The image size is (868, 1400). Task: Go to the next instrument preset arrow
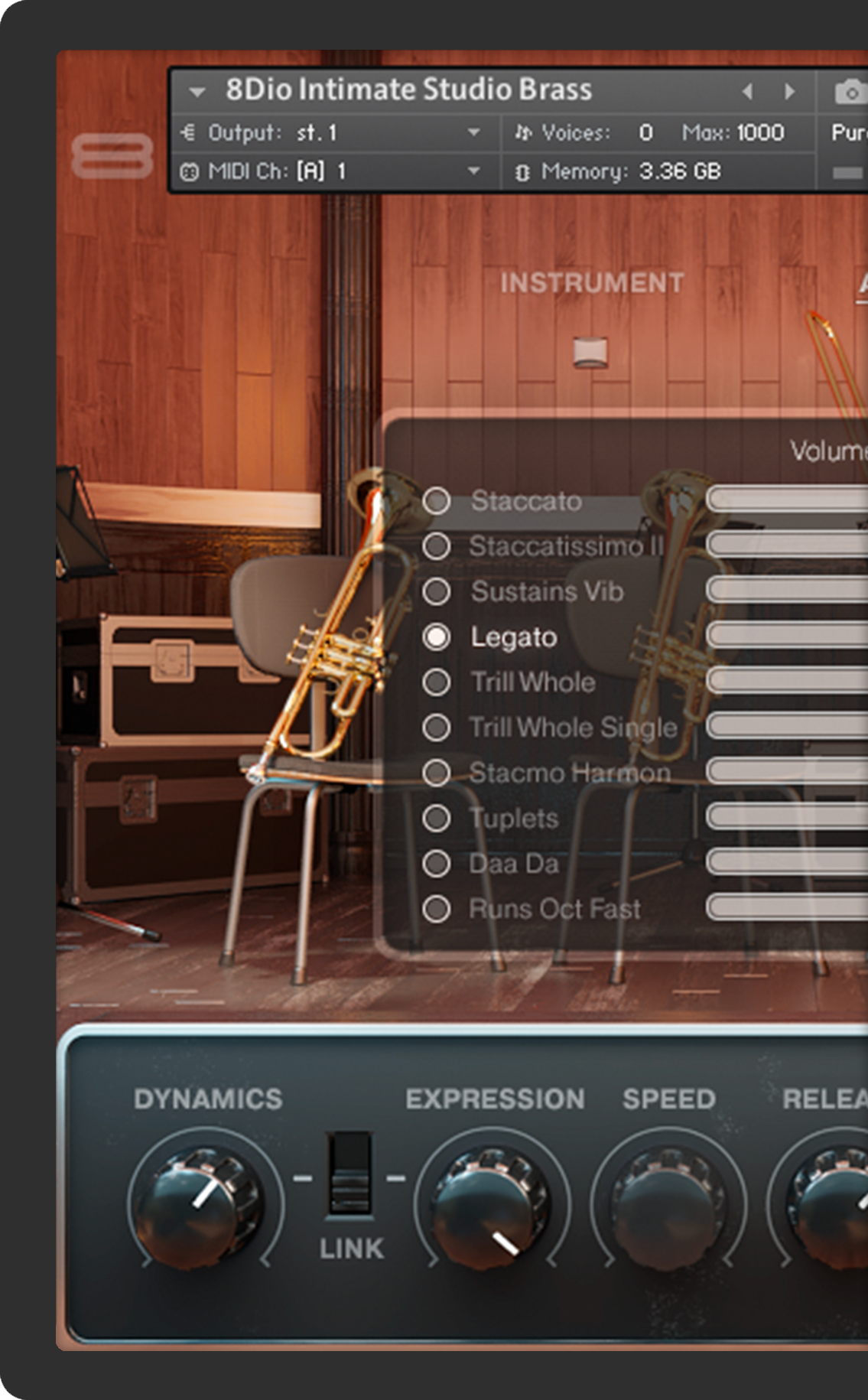pyautogui.click(x=789, y=92)
